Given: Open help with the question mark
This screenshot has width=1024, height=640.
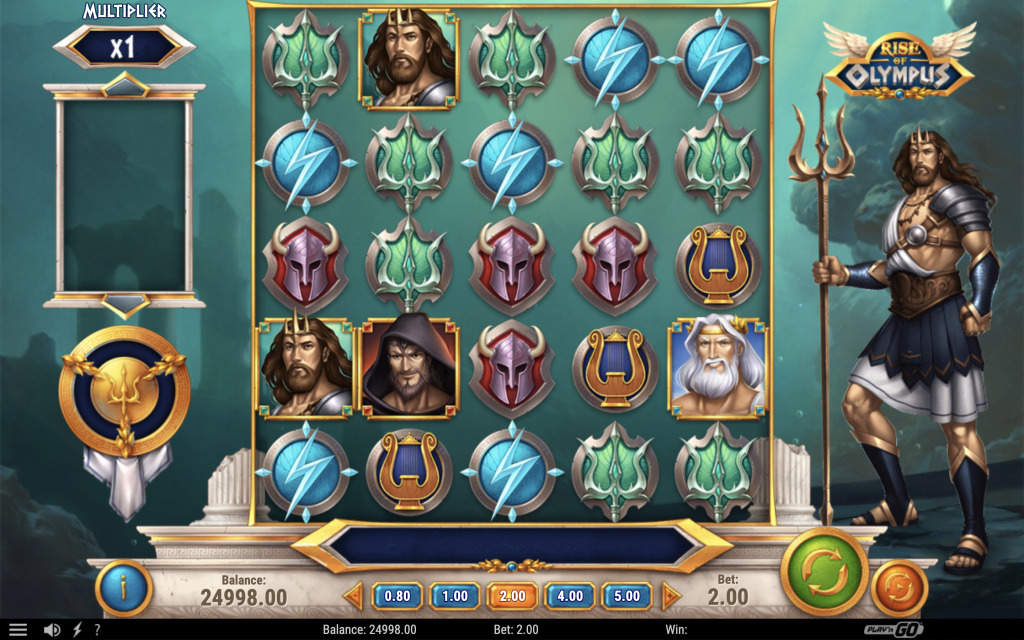Looking at the screenshot, I should [x=97, y=630].
